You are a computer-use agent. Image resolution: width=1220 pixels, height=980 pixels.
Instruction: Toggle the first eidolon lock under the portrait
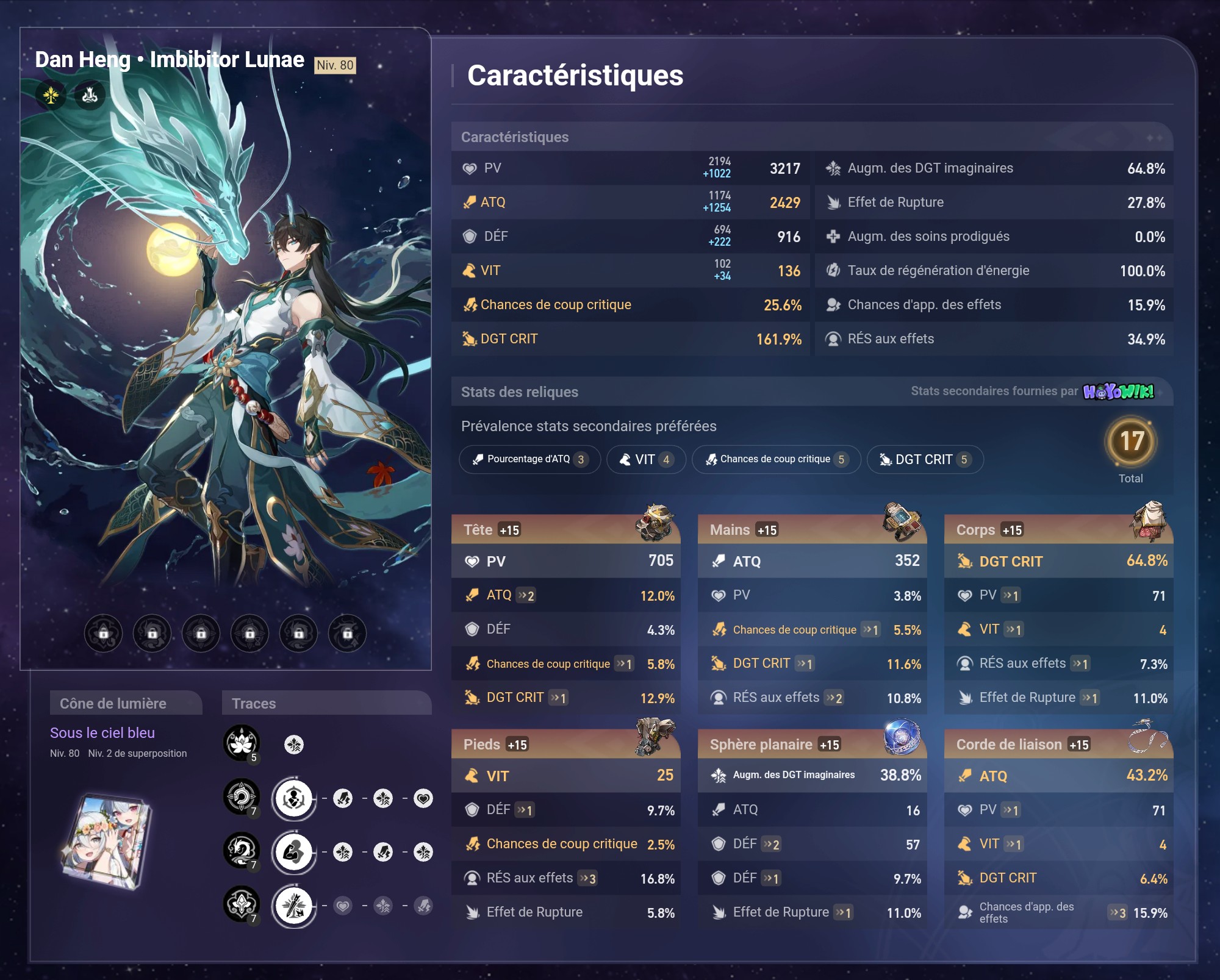[102, 634]
